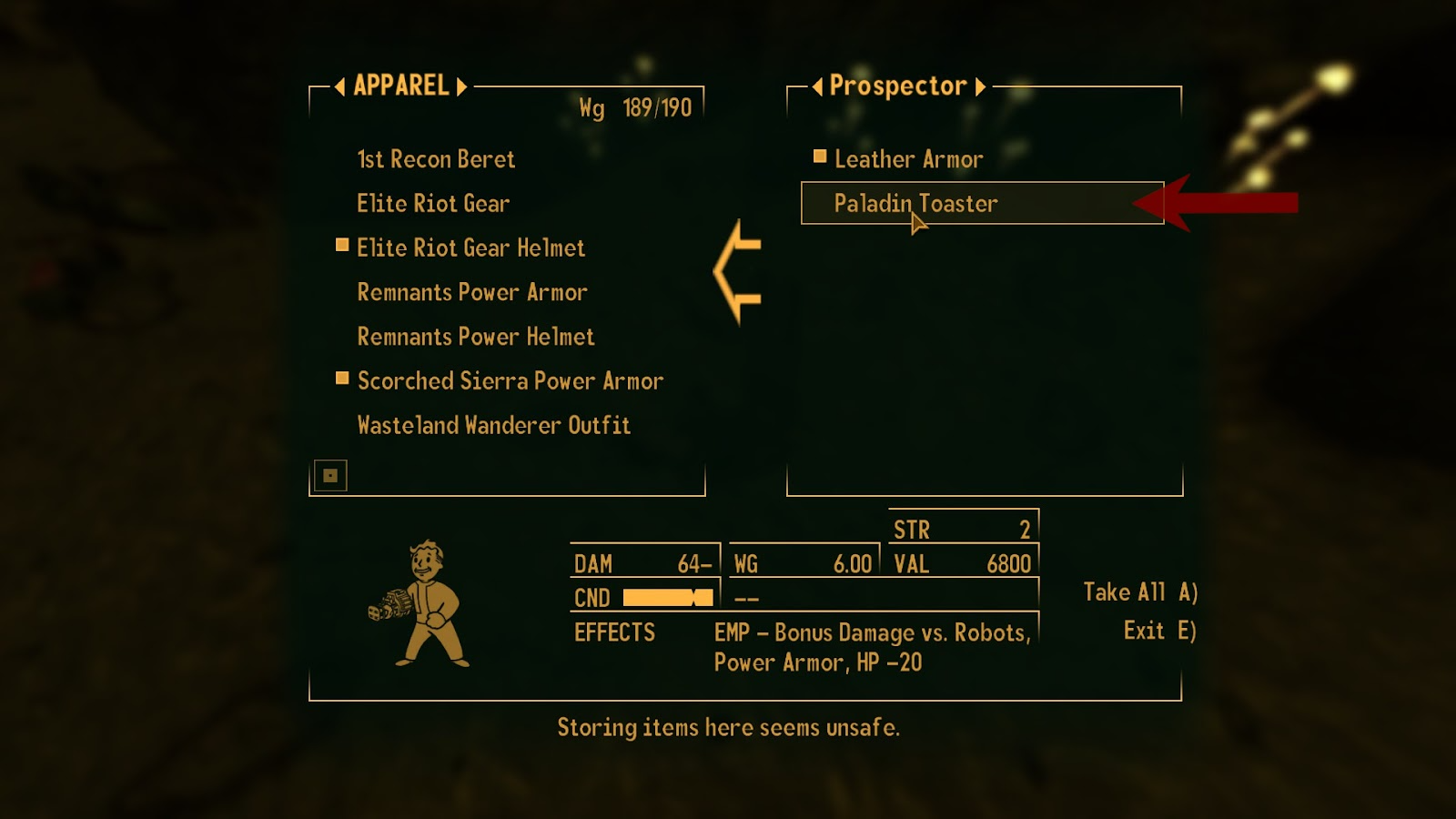This screenshot has height=819, width=1456.
Task: Toggle the Leather Armor equipped state
Action: click(908, 158)
